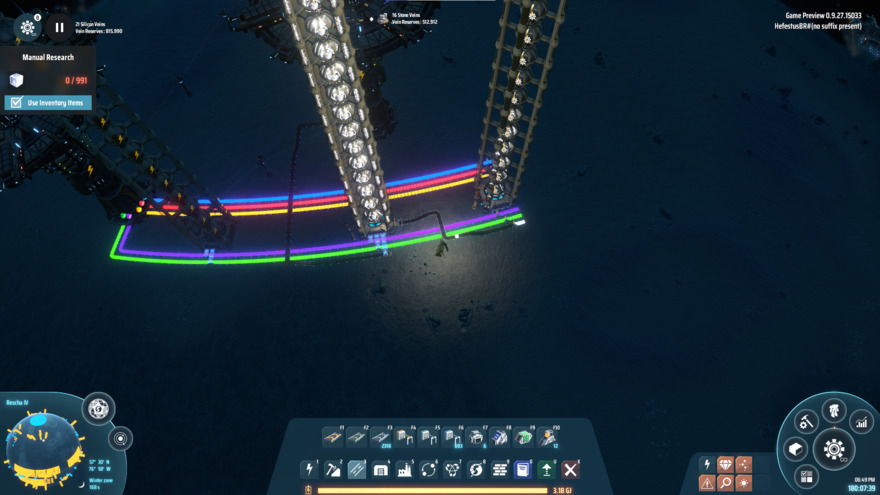Activate the red X dismantle tool
Screen dimensions: 880x495
pos(570,469)
